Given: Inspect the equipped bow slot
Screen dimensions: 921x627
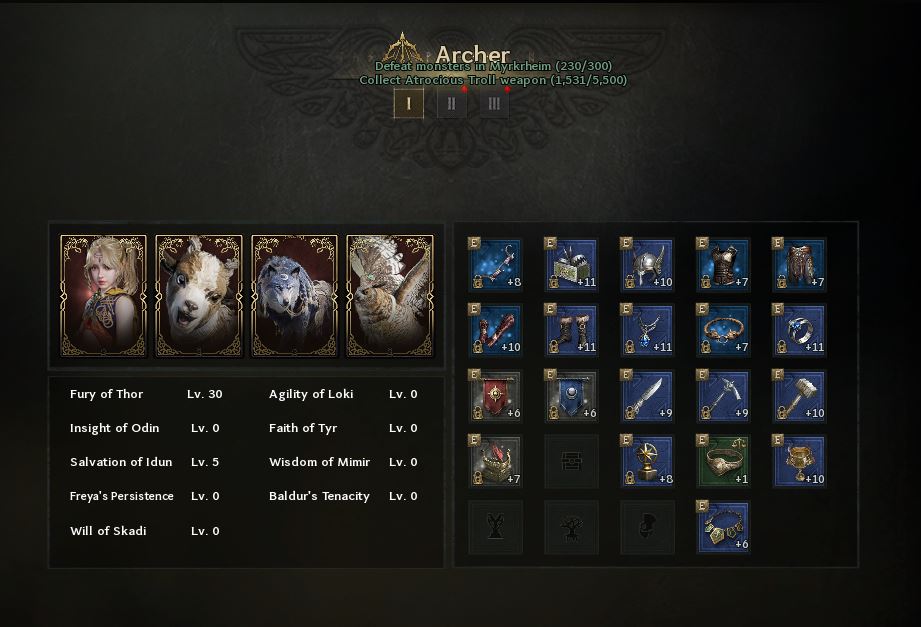Looking at the screenshot, I should [496, 264].
